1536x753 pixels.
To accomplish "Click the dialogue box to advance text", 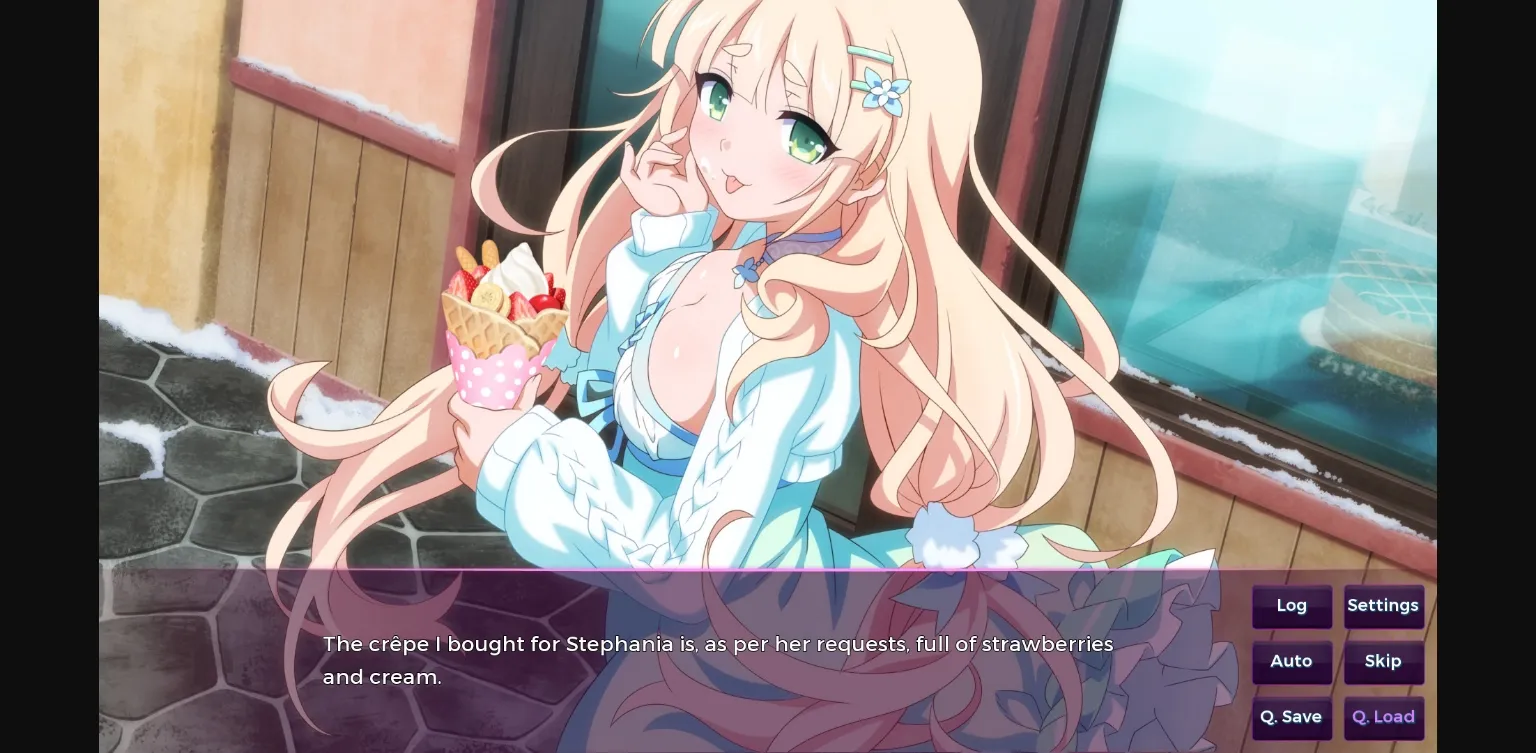I will point(700,660).
